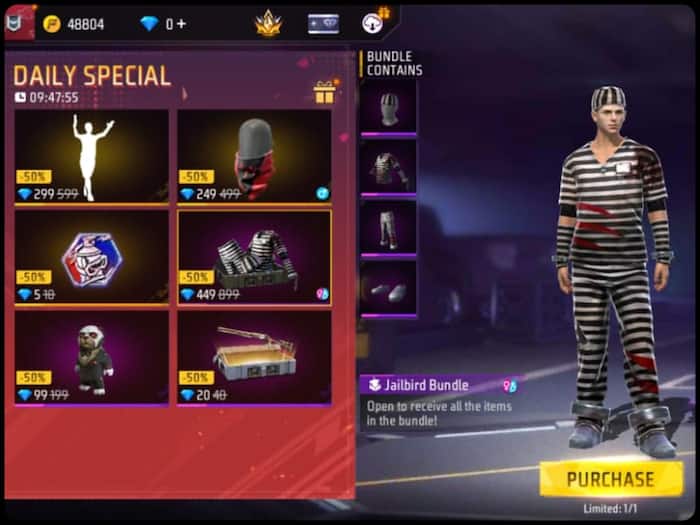The image size is (700, 525).
Task: View the bundle's striped pants item
Action: [388, 228]
